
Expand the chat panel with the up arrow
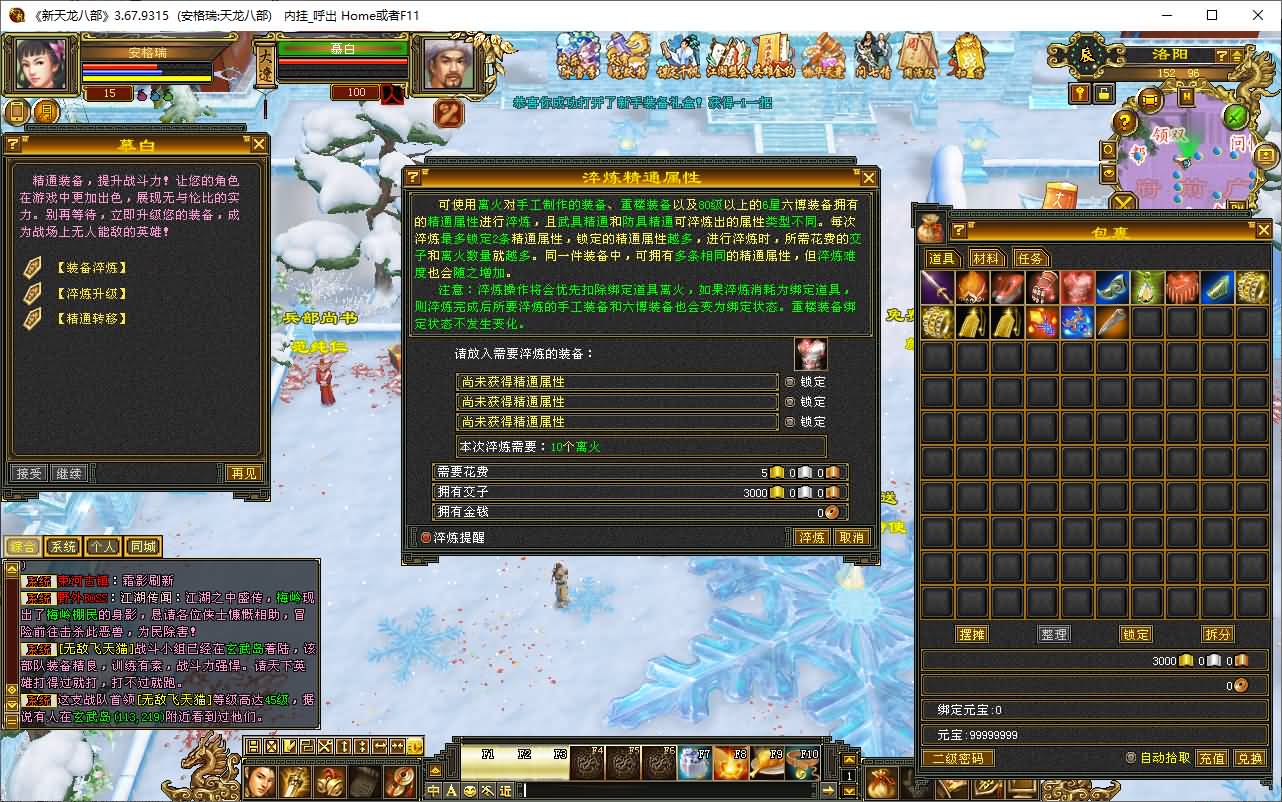(x=13, y=568)
